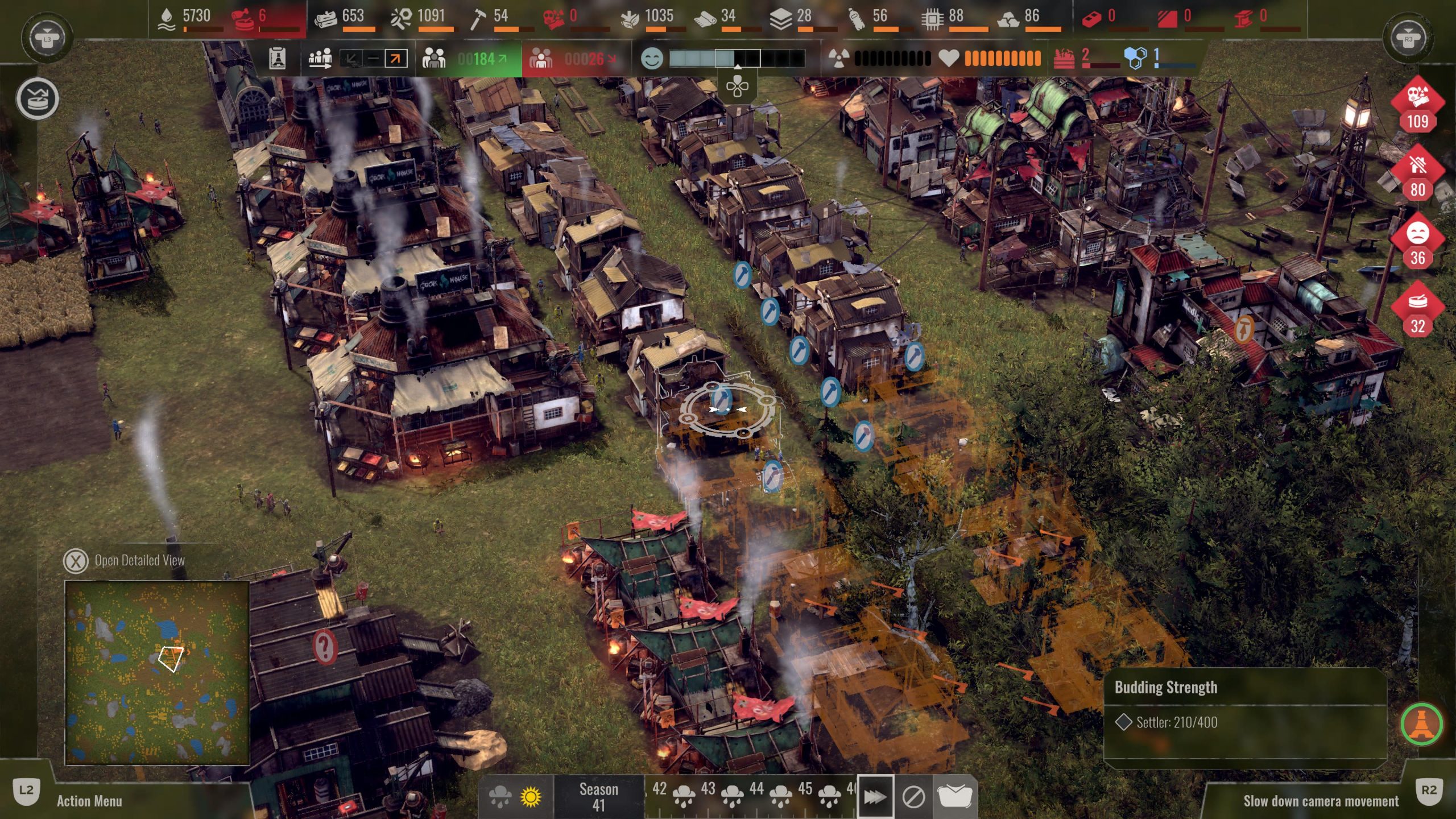1456x819 pixels.
Task: Select the orange up-arrow population priority toggle
Action: pos(395,58)
